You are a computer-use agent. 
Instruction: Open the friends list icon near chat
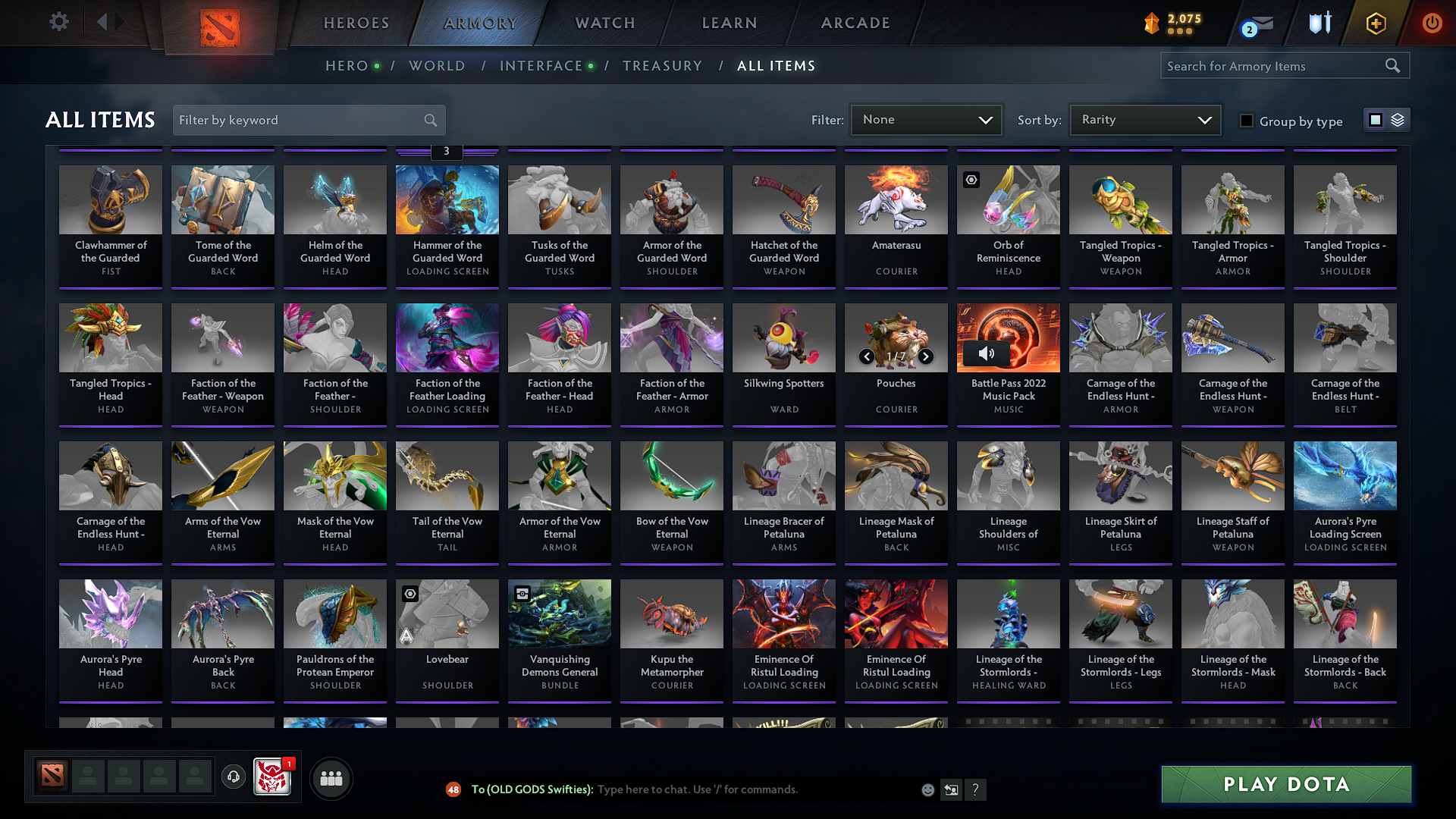coord(331,777)
